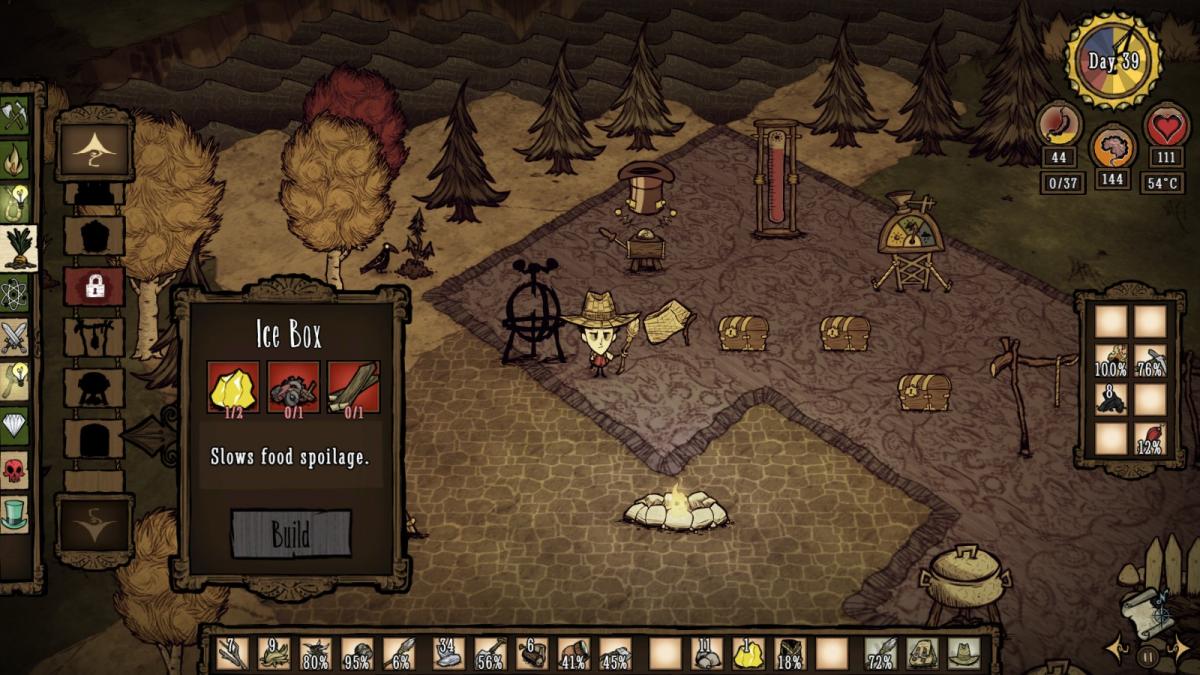This screenshot has width=1200, height=675.
Task: Switch to the Fire crafting tab
Action: coord(14,158)
